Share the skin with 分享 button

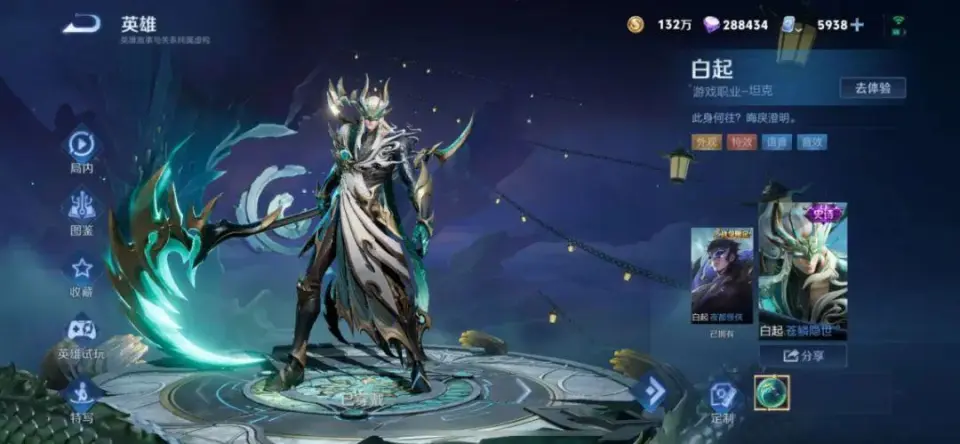pos(803,355)
